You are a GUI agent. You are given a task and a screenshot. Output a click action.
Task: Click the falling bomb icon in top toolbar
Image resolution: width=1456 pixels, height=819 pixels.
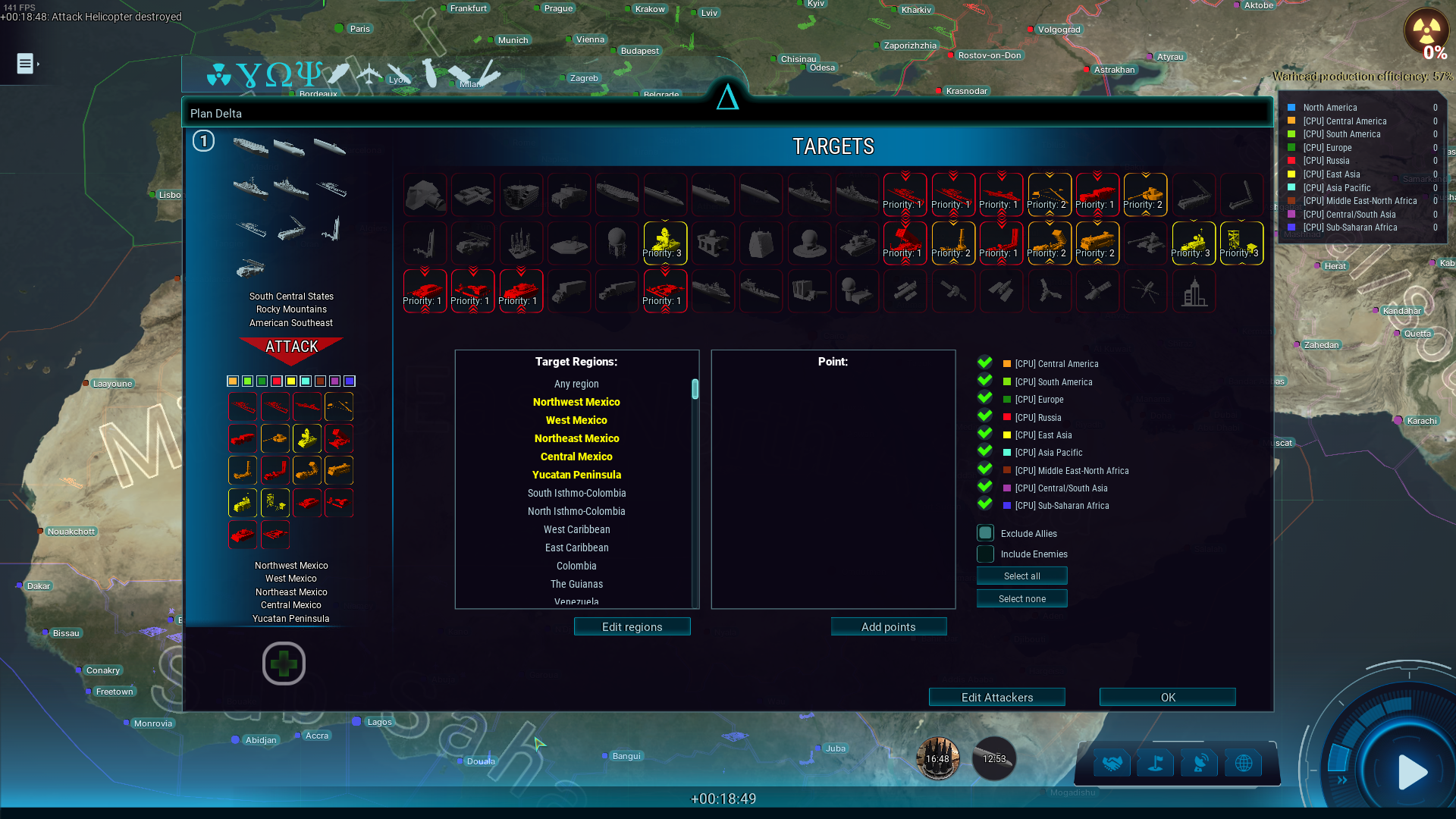point(429,74)
